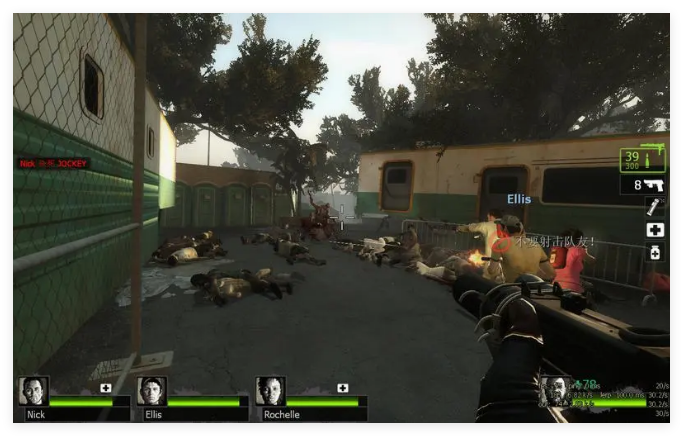Select the pipe bomb throwable slot

655,207
